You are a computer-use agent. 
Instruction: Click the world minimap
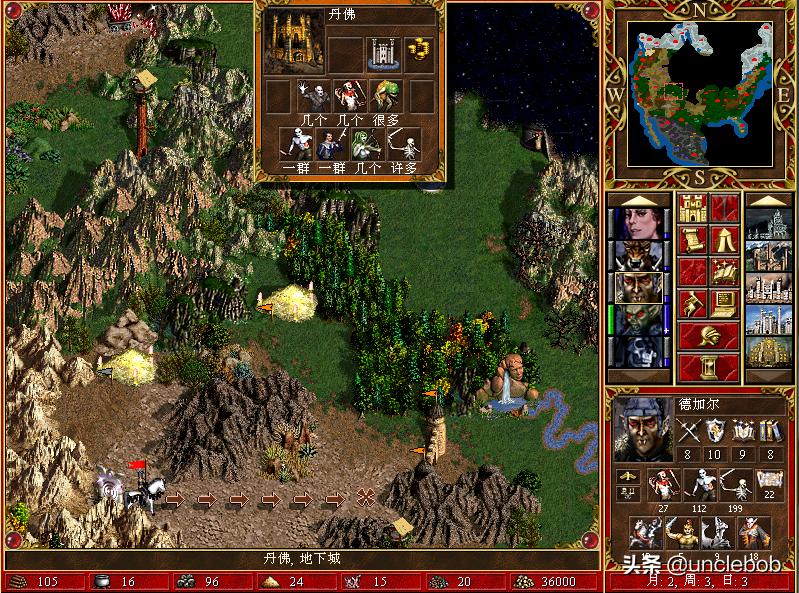pos(698,95)
